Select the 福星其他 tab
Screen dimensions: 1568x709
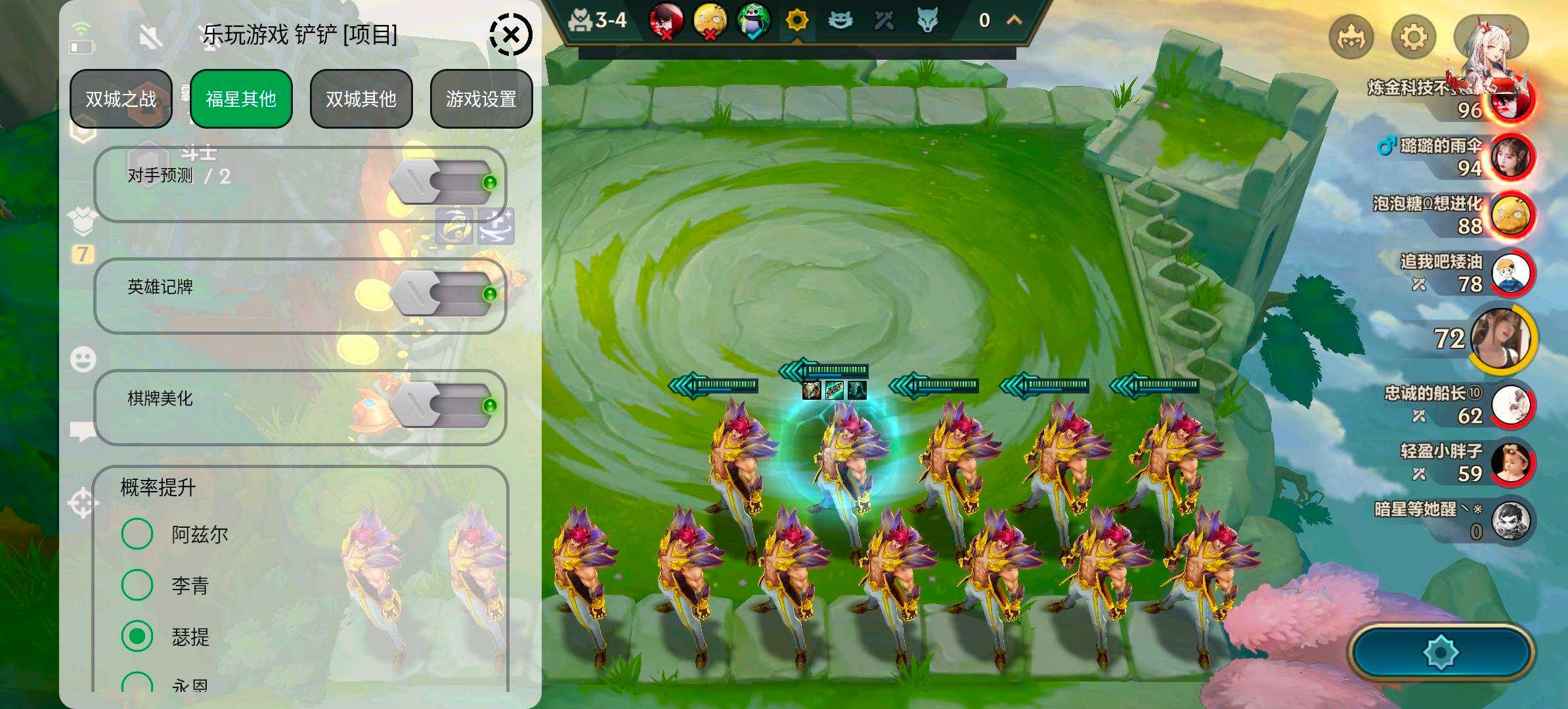click(241, 99)
